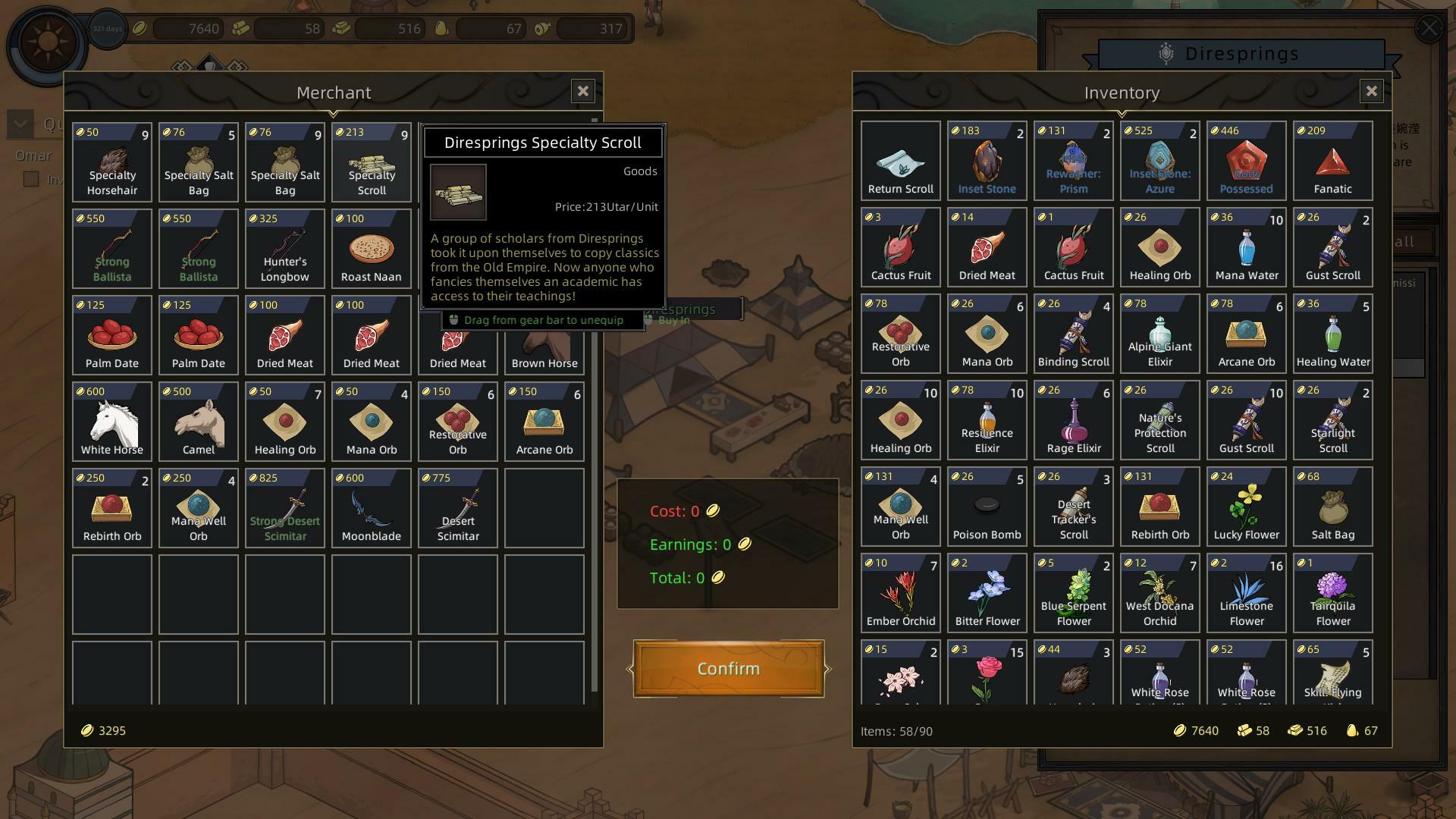This screenshot has height=819, width=1456.
Task: Select the Rage Elixir potion
Action: (1074, 420)
